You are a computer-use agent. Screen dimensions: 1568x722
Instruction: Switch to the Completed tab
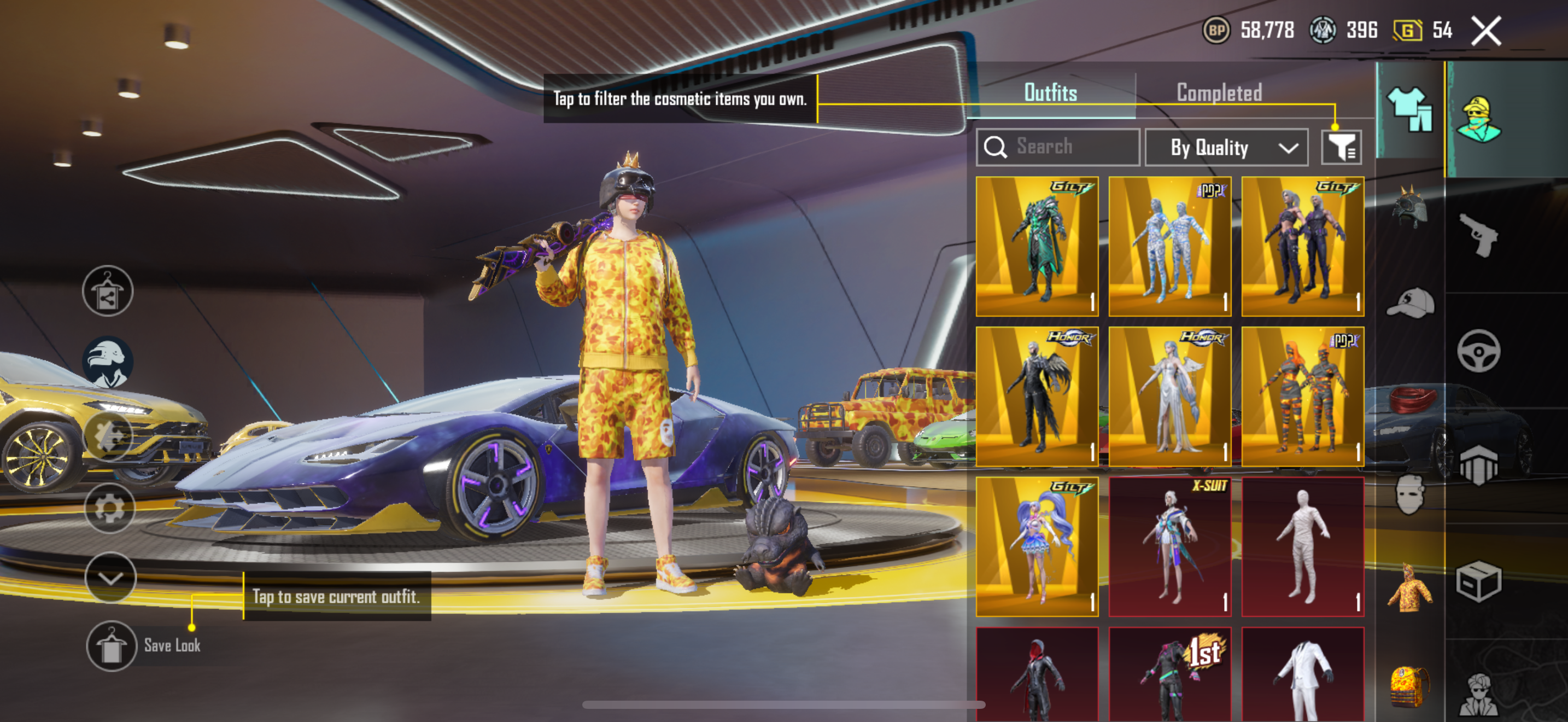click(x=1219, y=92)
